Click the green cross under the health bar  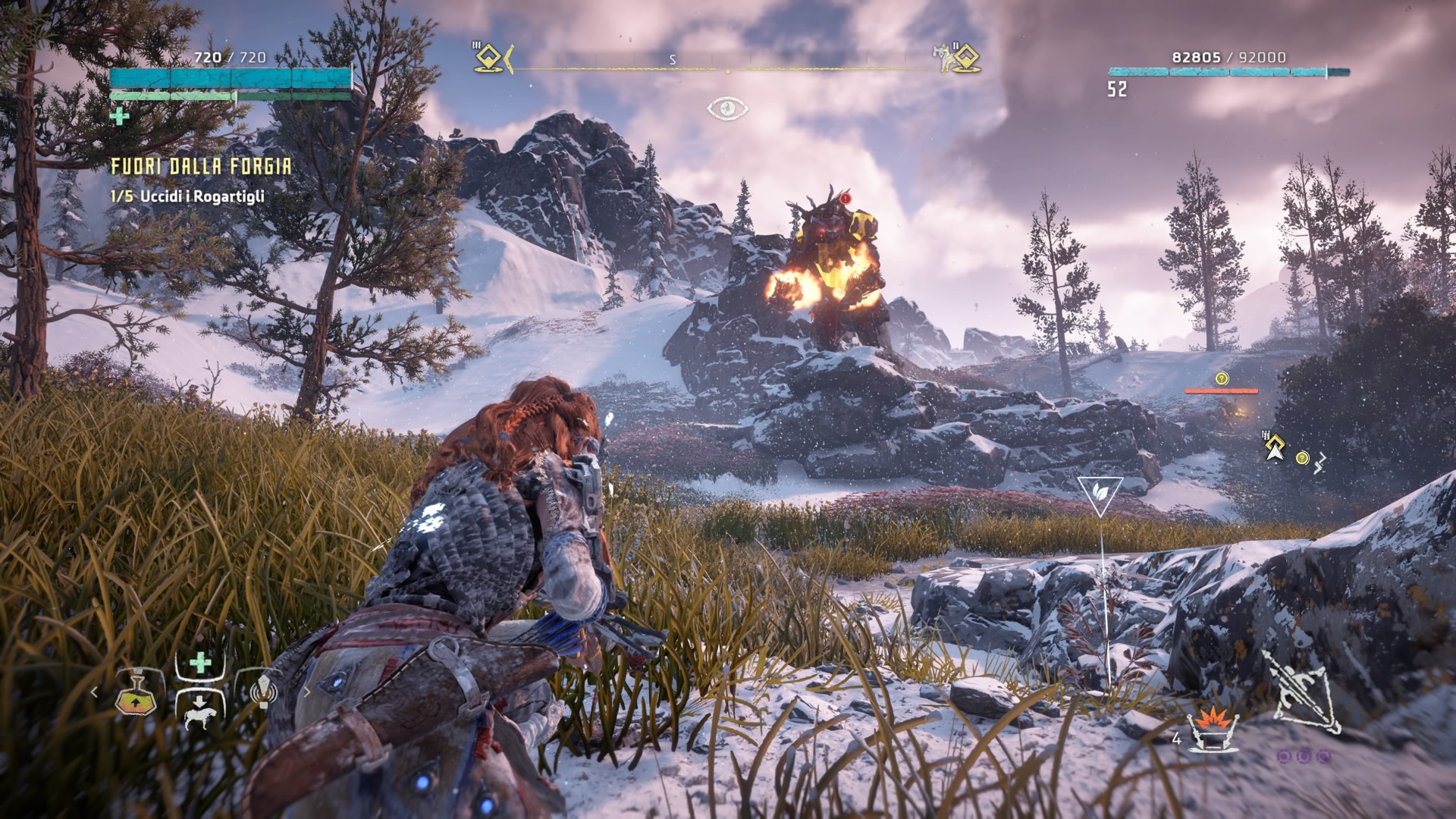(x=119, y=116)
